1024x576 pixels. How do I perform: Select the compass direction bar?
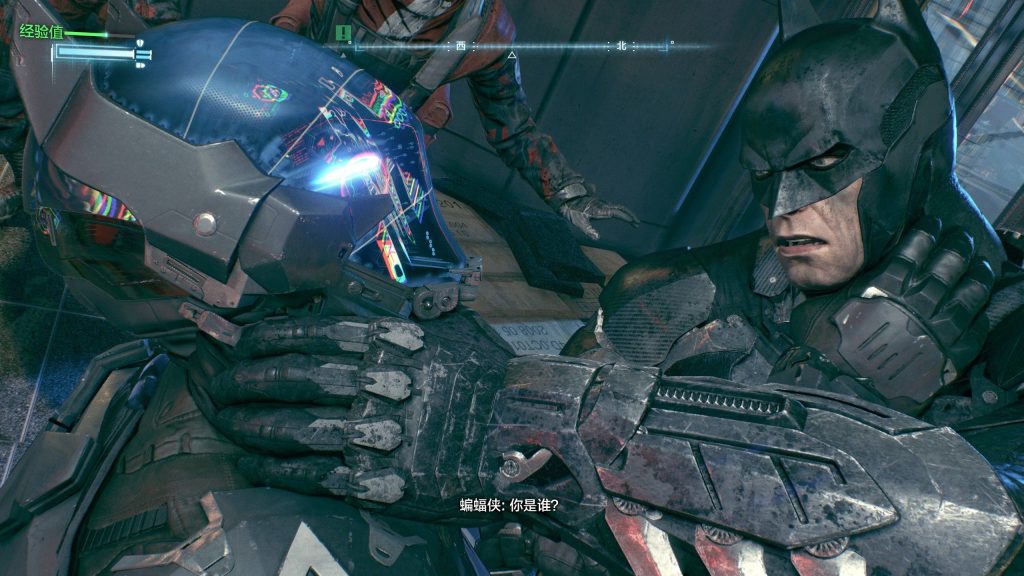[512, 45]
